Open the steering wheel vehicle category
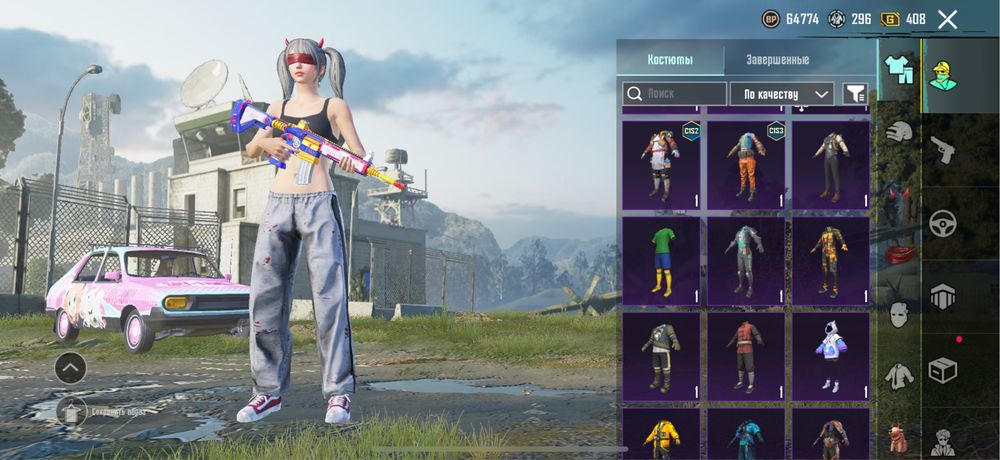This screenshot has width=1000, height=460. pyautogui.click(x=943, y=223)
